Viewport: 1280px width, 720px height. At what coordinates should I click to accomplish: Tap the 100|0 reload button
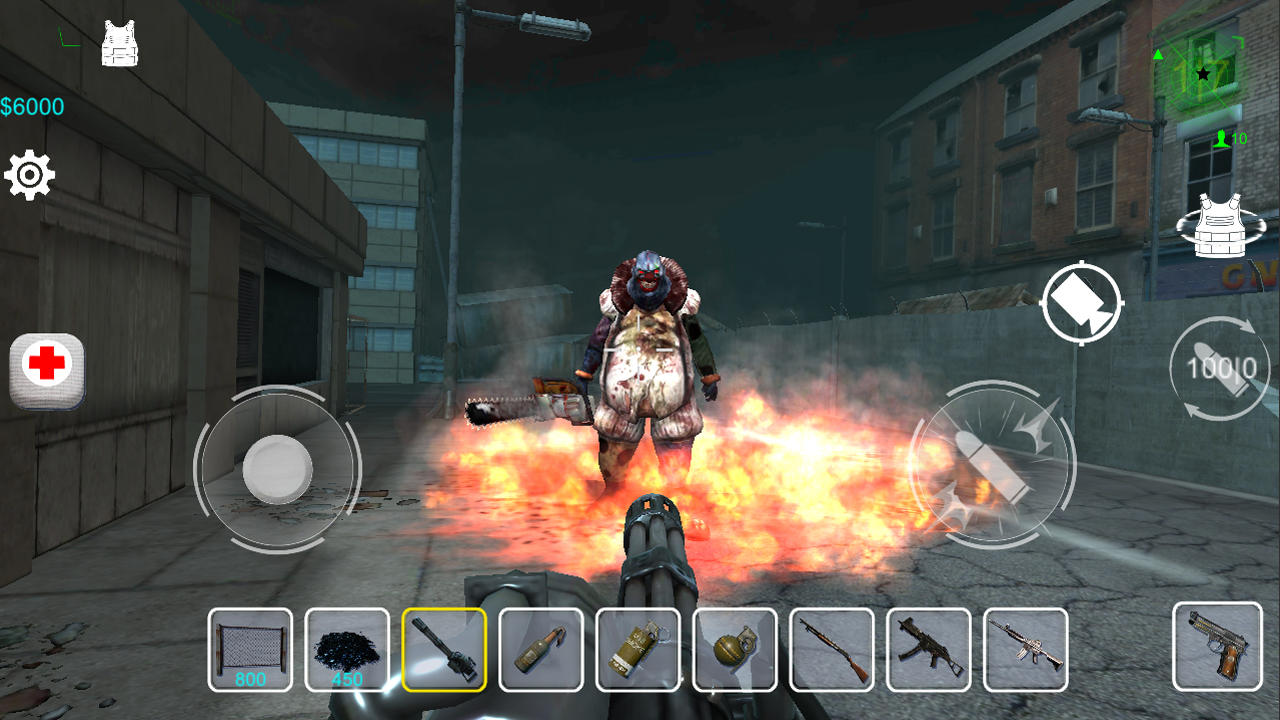point(1218,368)
